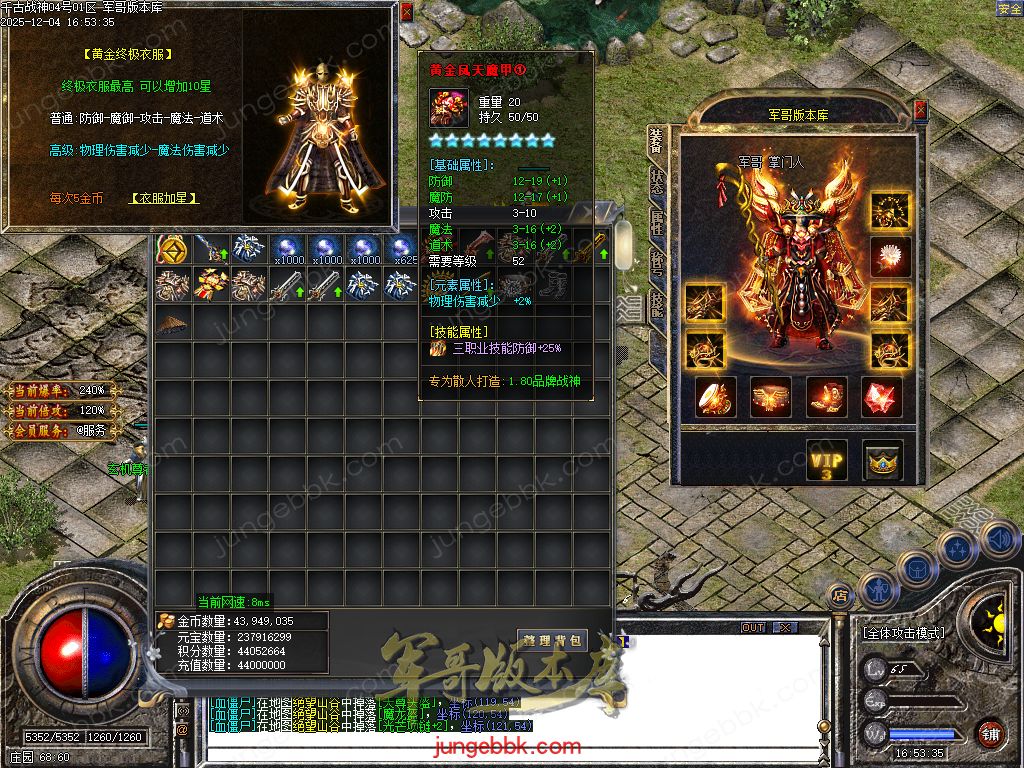Close the golden ultimate clothing panel
Image resolution: width=1024 pixels, height=768 pixels.
pos(406,12)
